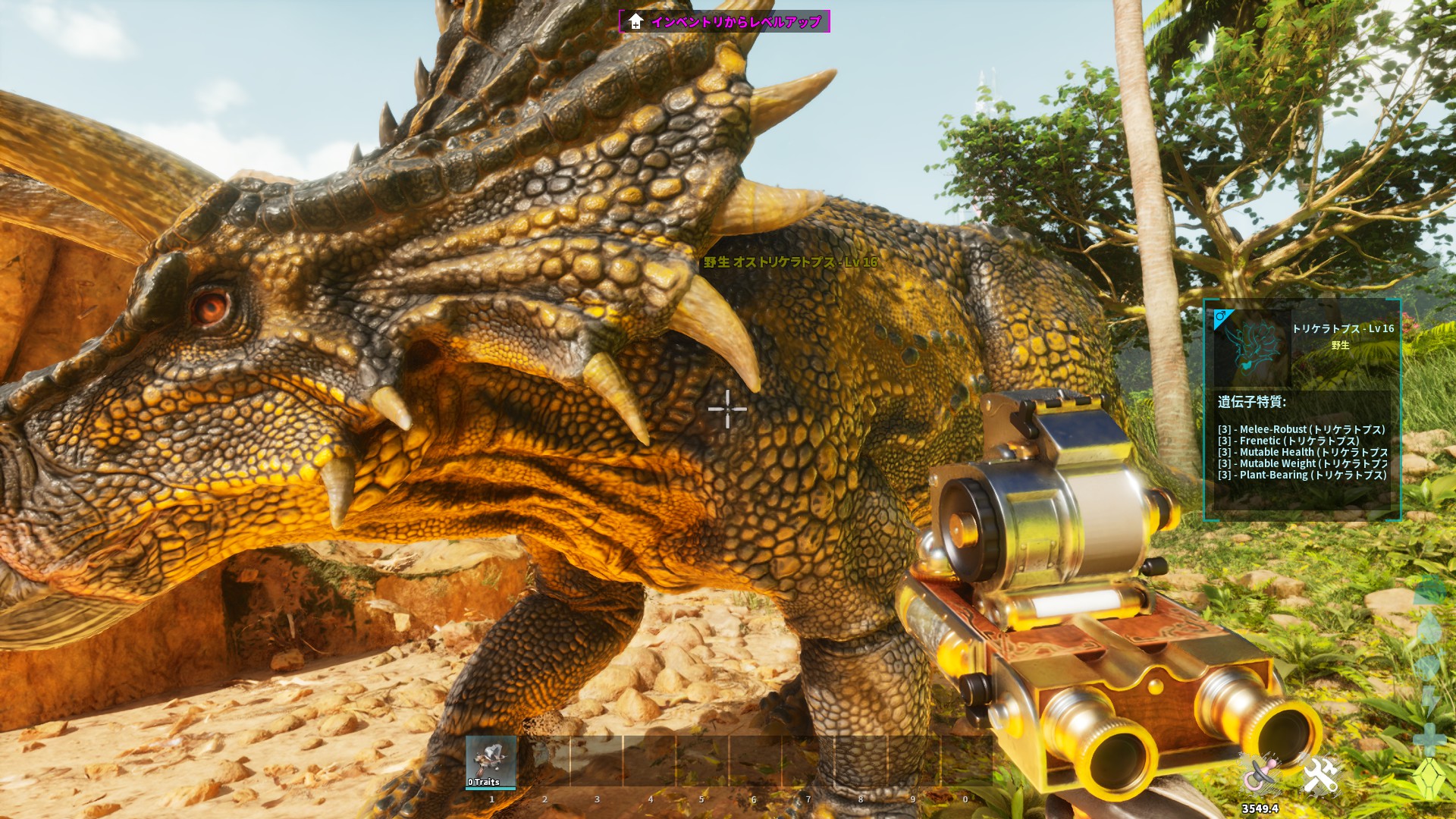This screenshot has height=819, width=1456.
Task: Click the plus-shaped health status icon
Action: pos(1429,738)
